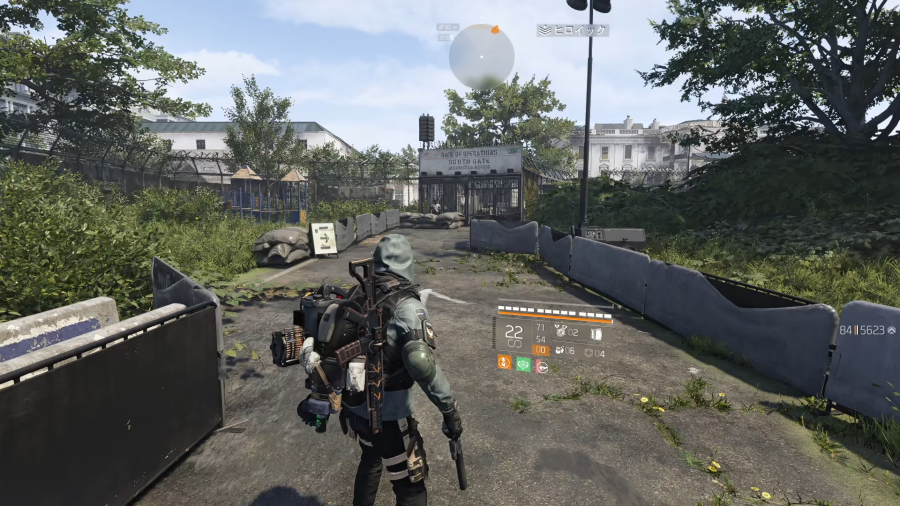The height and width of the screenshot is (506, 900).
Task: Select the ヒロイック difficulty label
Action: click(573, 30)
